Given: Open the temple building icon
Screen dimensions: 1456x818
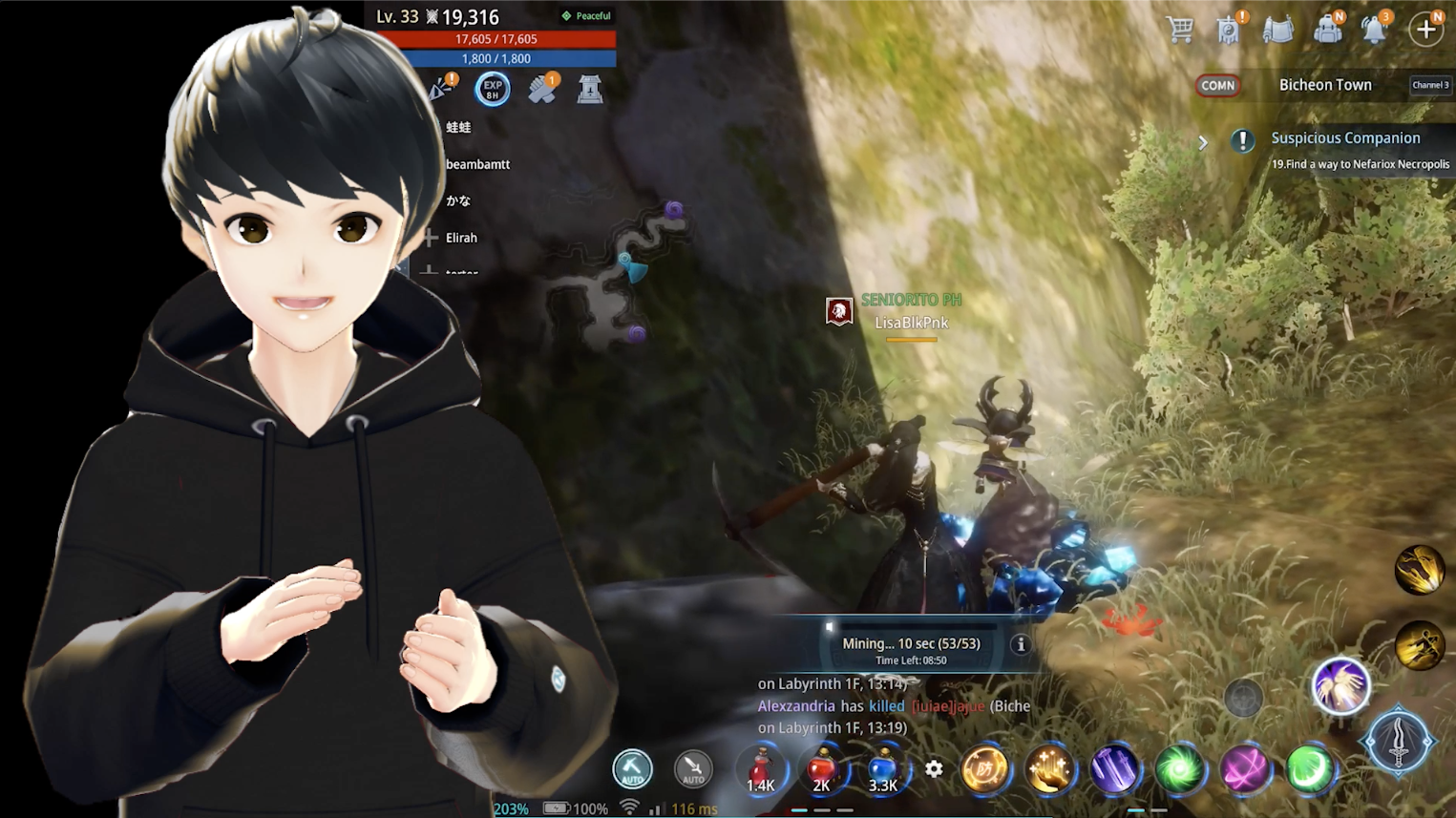Looking at the screenshot, I should click(x=590, y=88).
